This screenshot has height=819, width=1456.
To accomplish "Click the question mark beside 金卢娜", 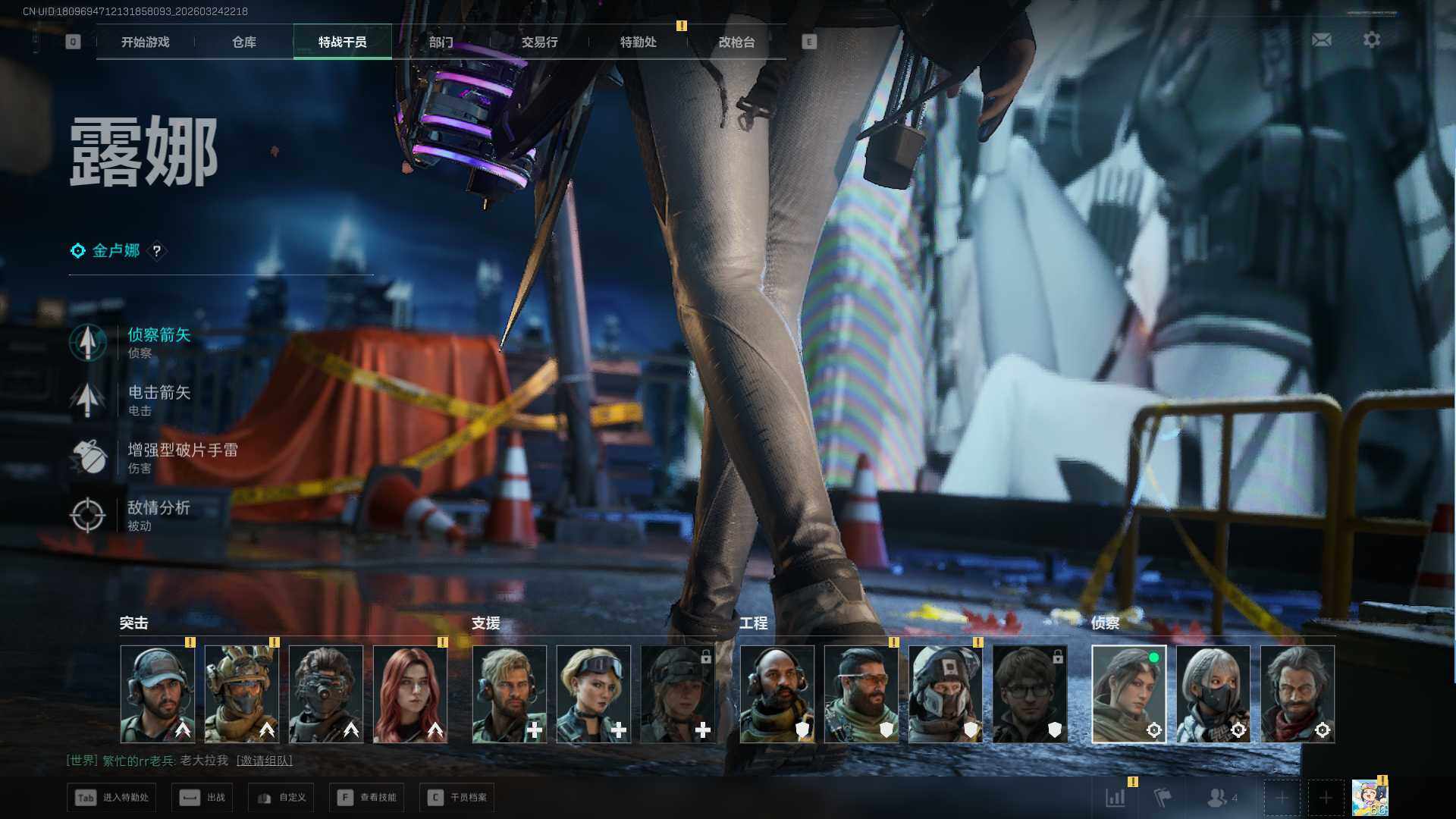I will 157,251.
